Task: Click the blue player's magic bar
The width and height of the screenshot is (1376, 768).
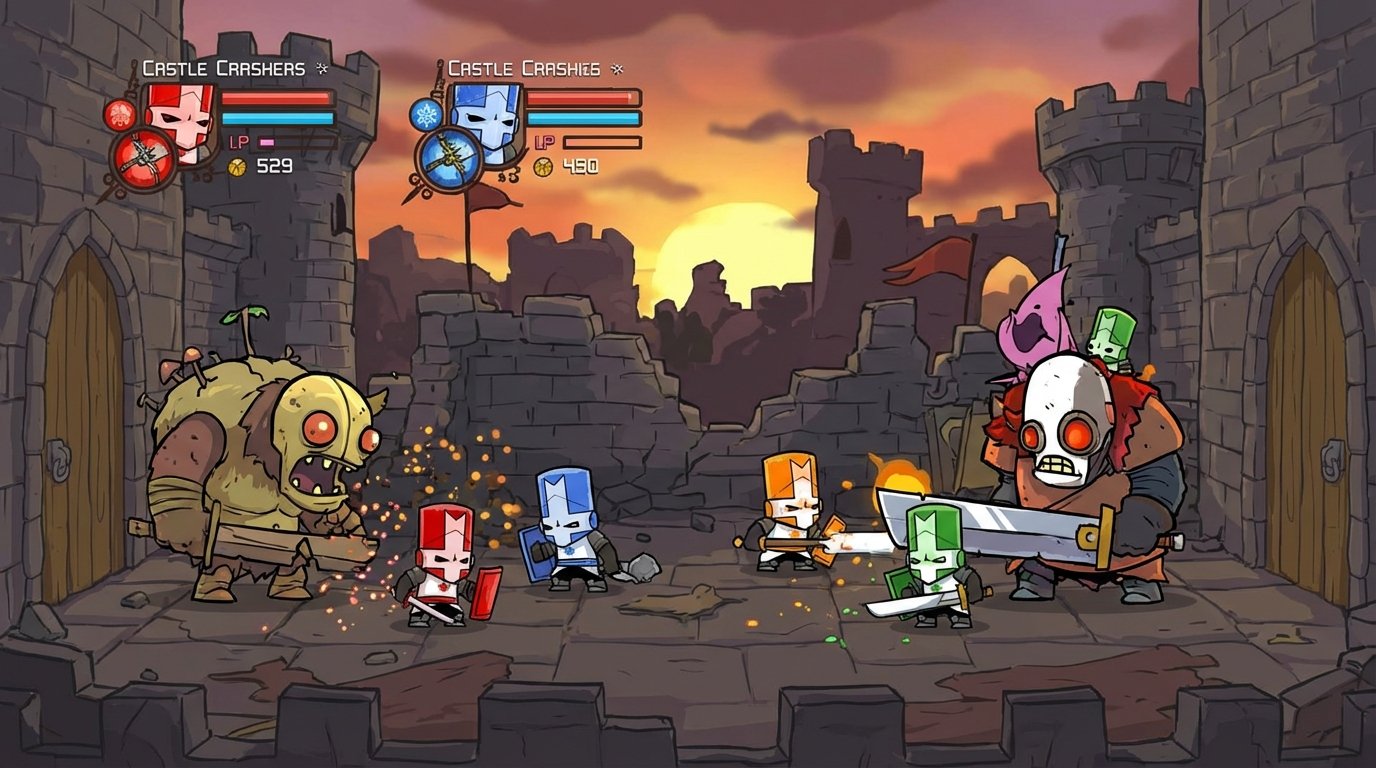Action: click(581, 117)
